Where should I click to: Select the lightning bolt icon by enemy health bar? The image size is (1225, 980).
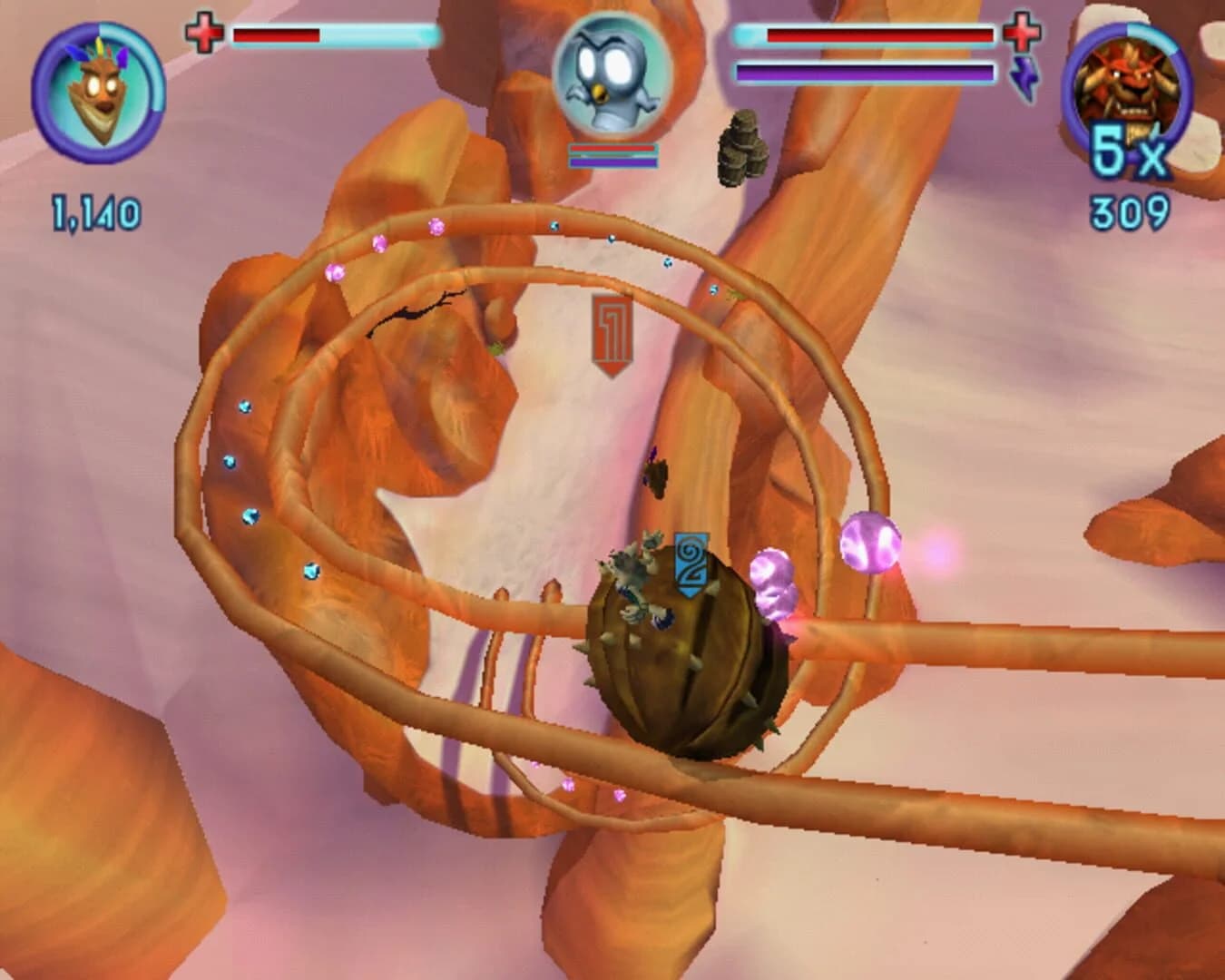click(x=1025, y=77)
